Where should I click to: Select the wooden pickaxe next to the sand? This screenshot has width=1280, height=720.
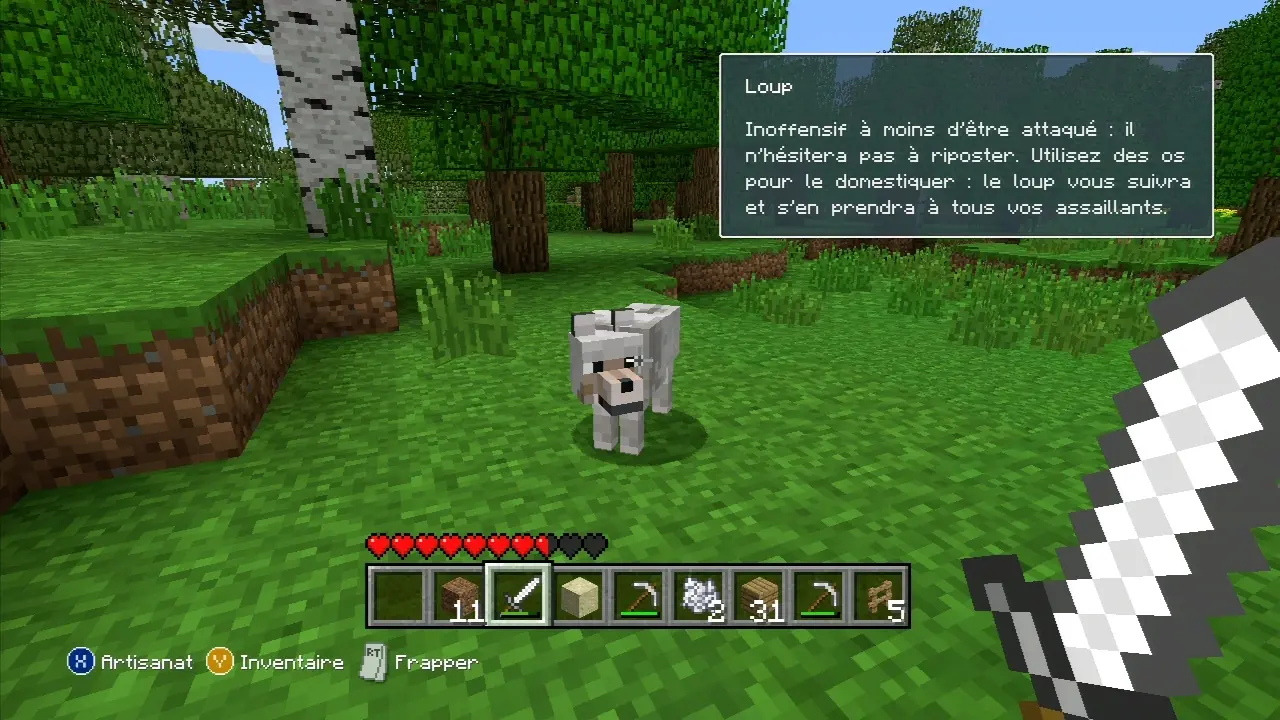pyautogui.click(x=638, y=595)
